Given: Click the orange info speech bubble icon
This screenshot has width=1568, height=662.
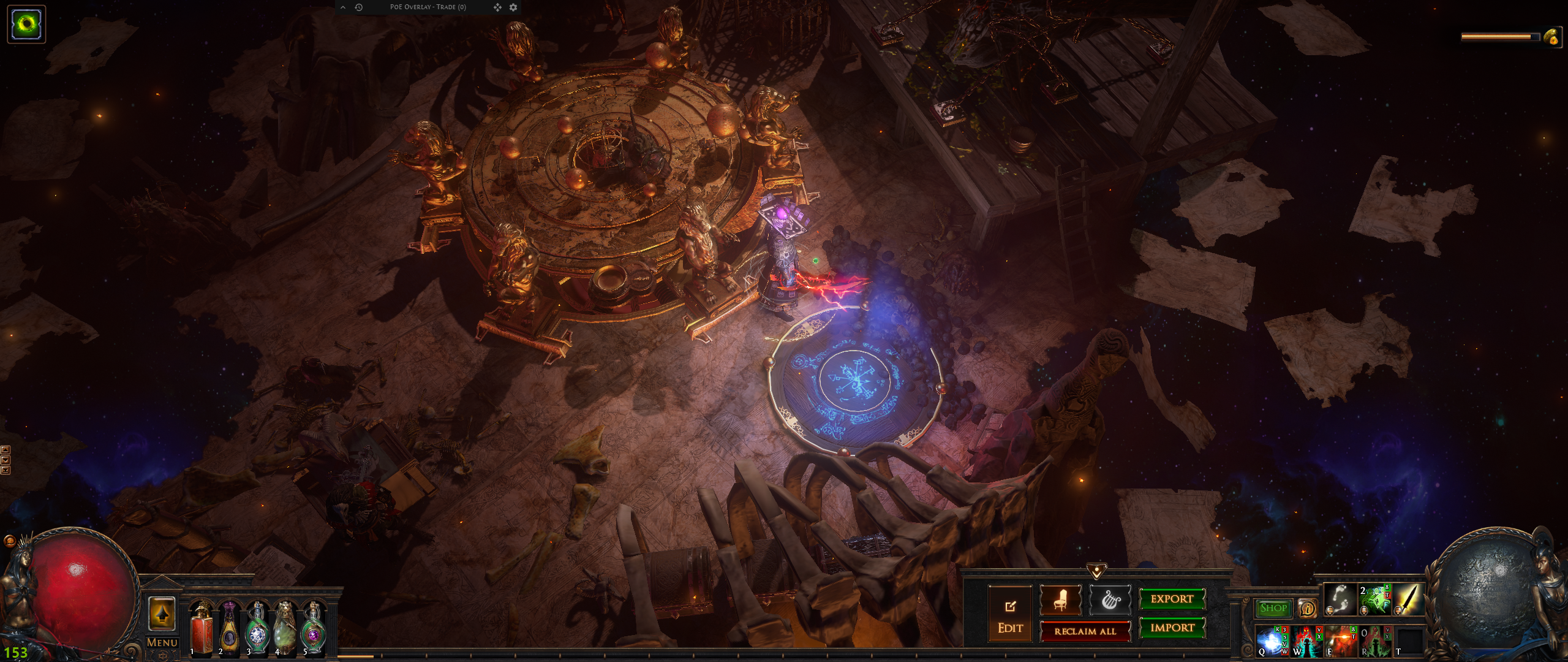Looking at the screenshot, I should point(1308,608).
